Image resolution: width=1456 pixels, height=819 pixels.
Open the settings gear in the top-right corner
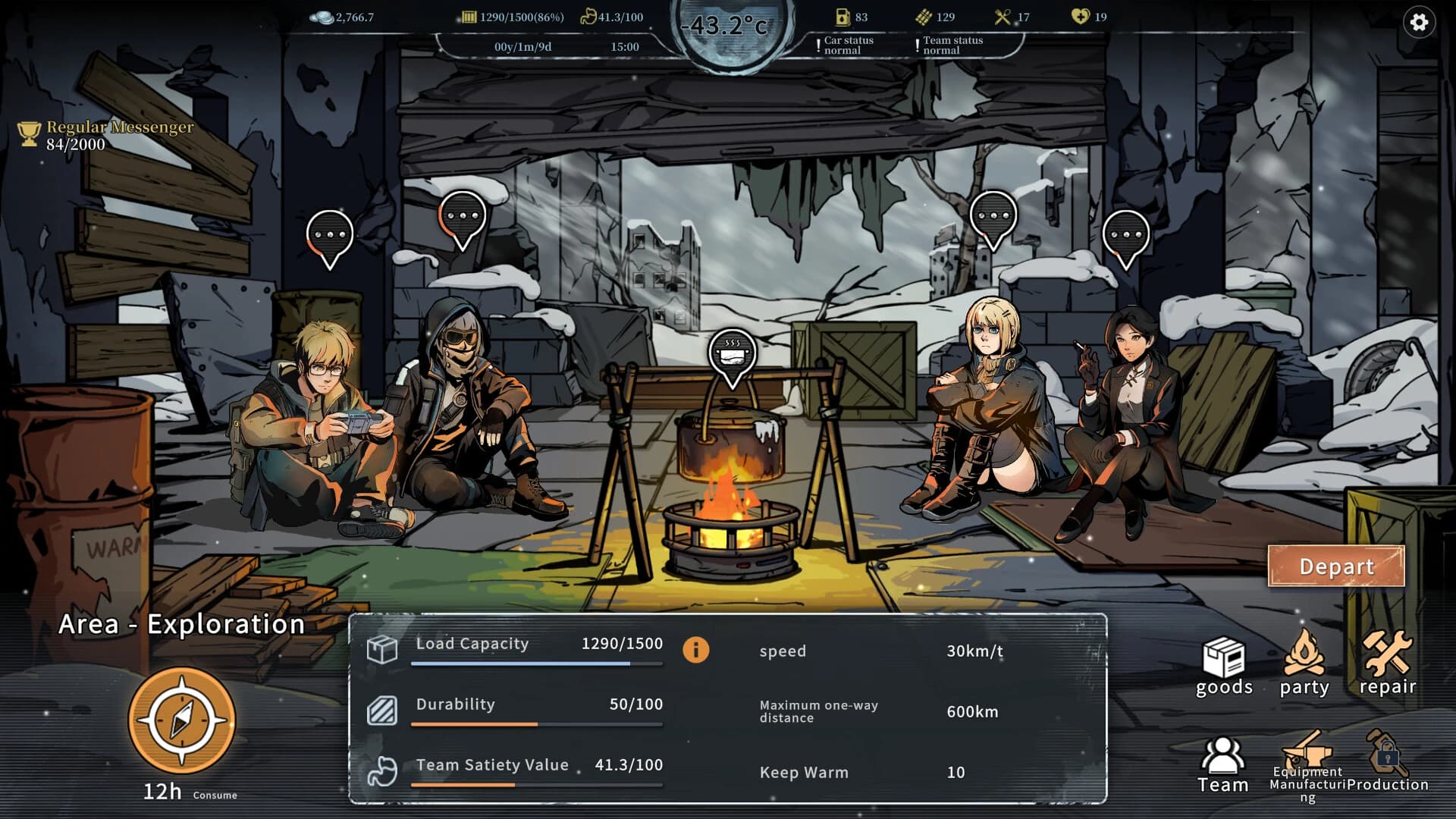click(1420, 24)
